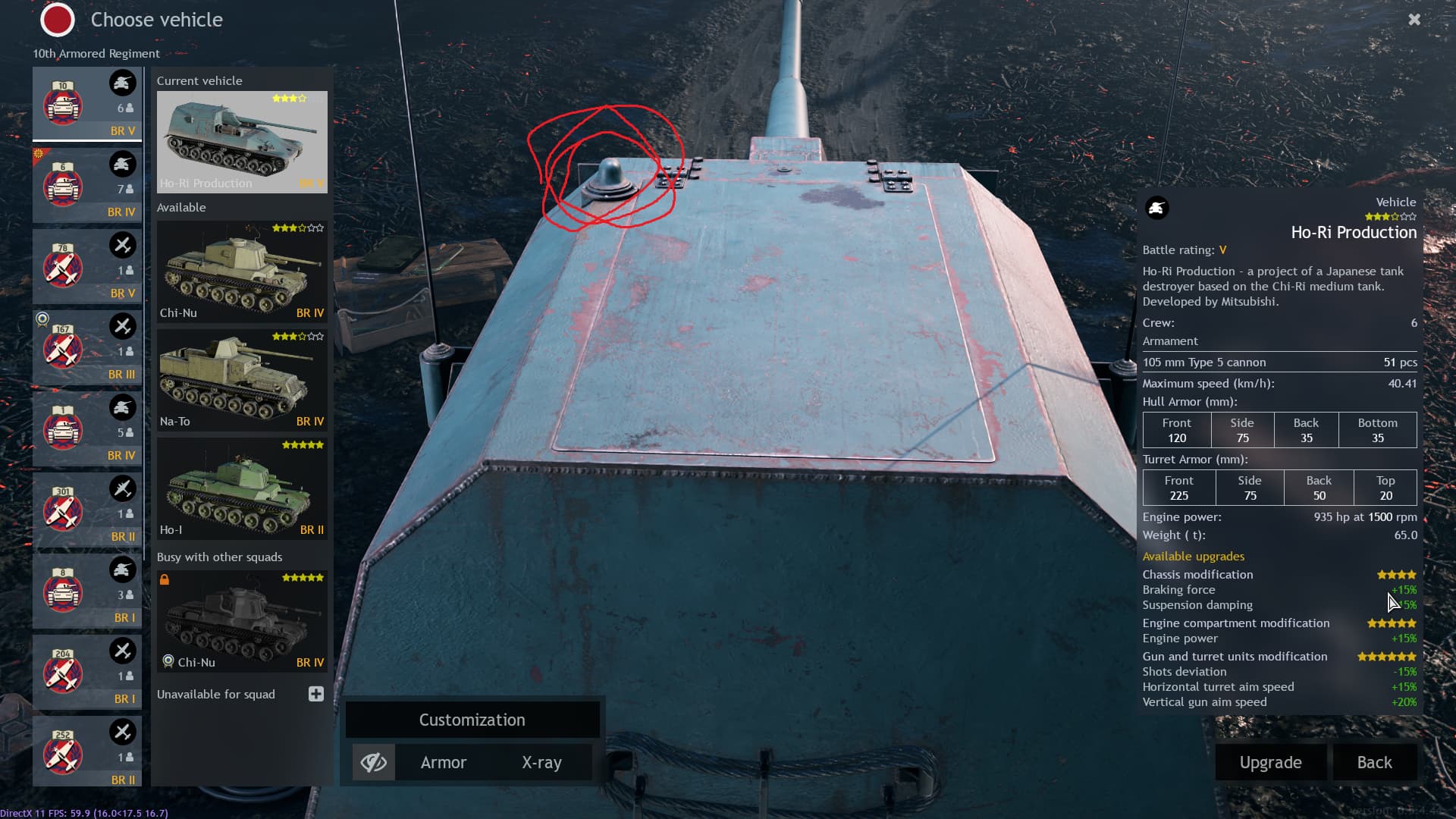
Task: Choose aircraft squad 301 rated BR II
Action: pos(87,510)
